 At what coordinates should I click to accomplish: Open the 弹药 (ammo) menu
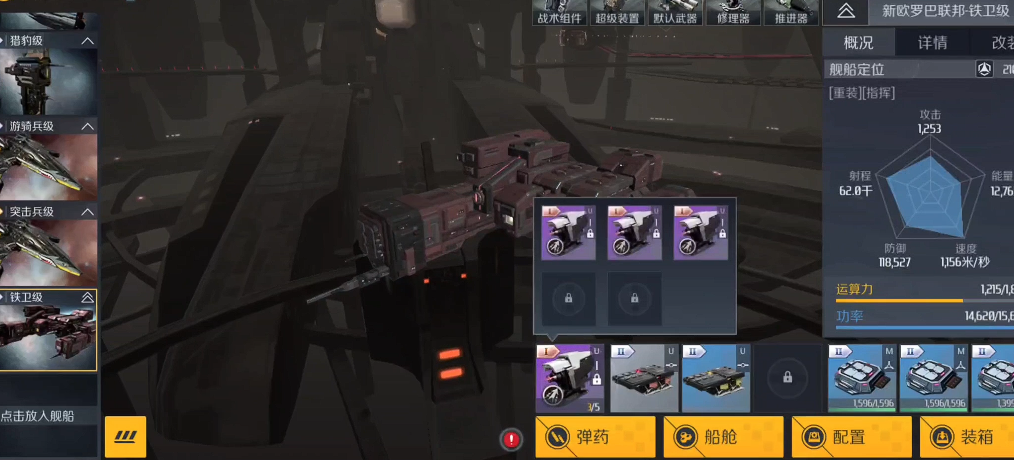pos(595,437)
